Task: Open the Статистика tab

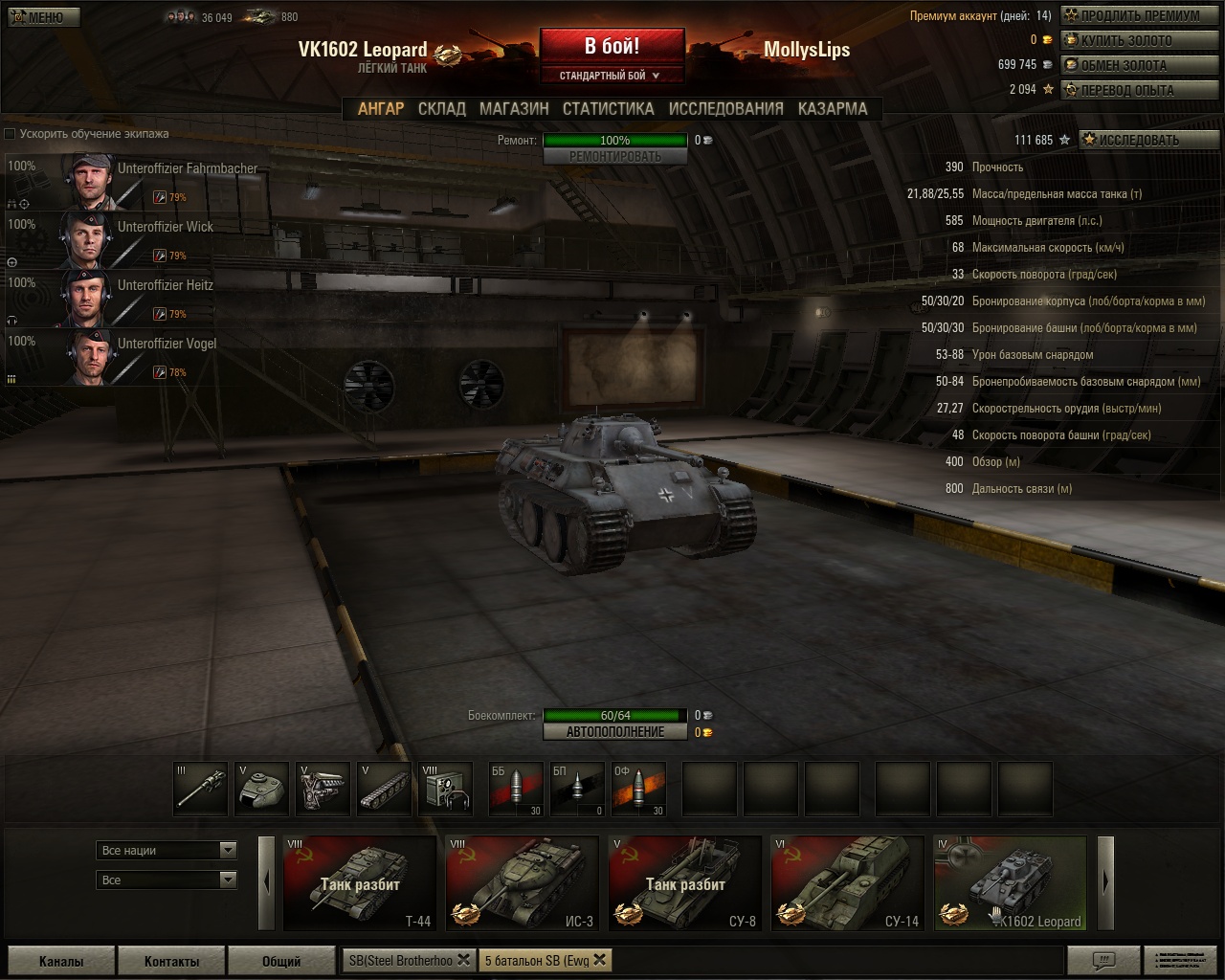Action: [x=608, y=109]
